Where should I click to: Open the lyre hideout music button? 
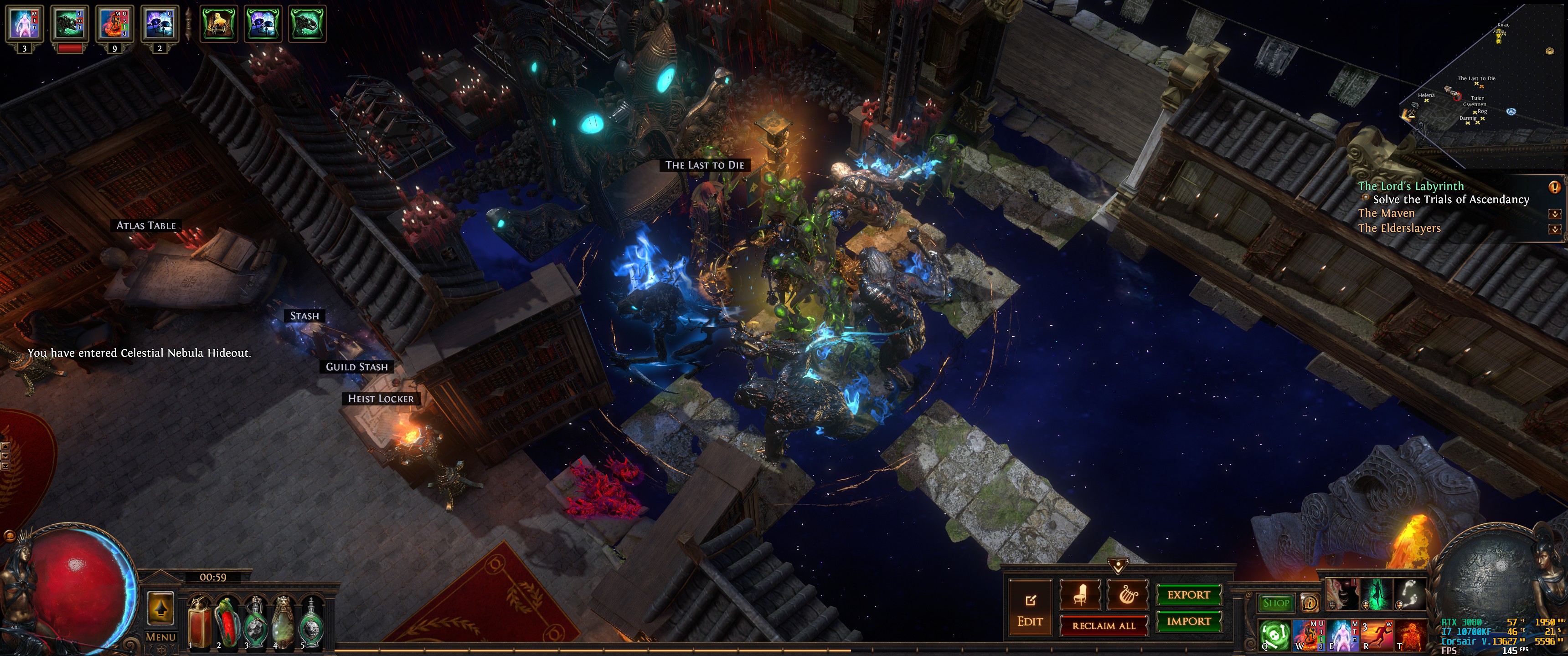pyautogui.click(x=1127, y=594)
